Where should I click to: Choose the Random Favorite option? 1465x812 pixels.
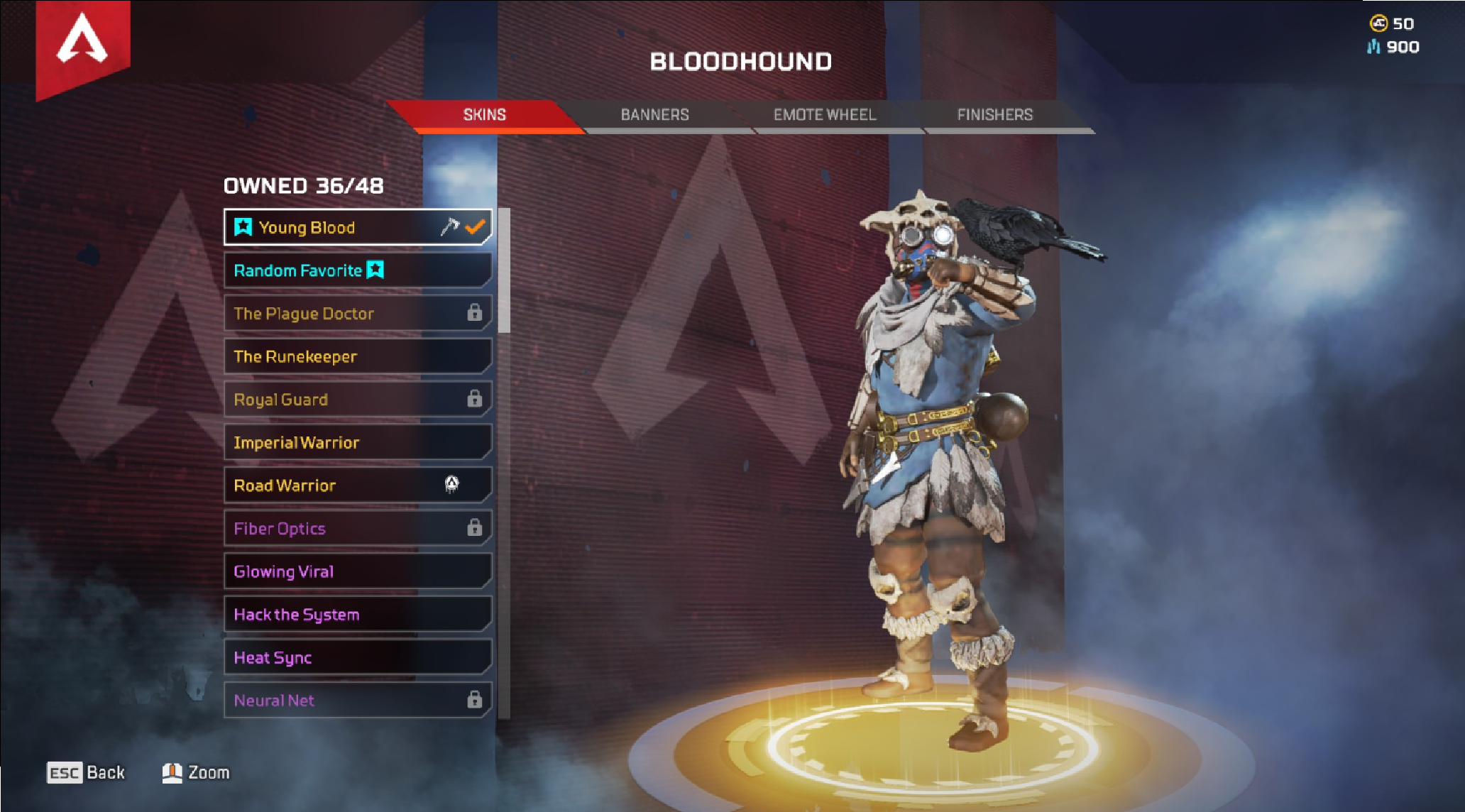pos(358,270)
